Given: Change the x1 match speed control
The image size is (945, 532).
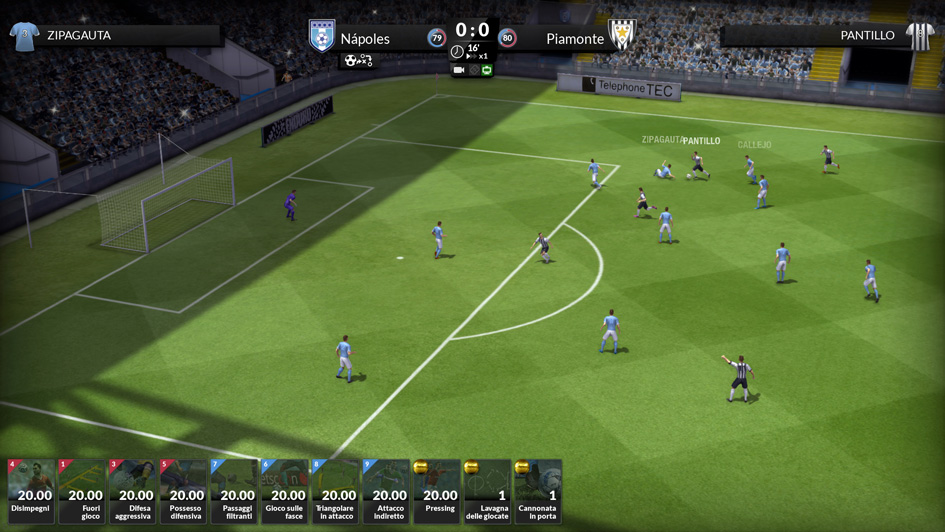Looking at the screenshot, I should pyautogui.click(x=479, y=56).
